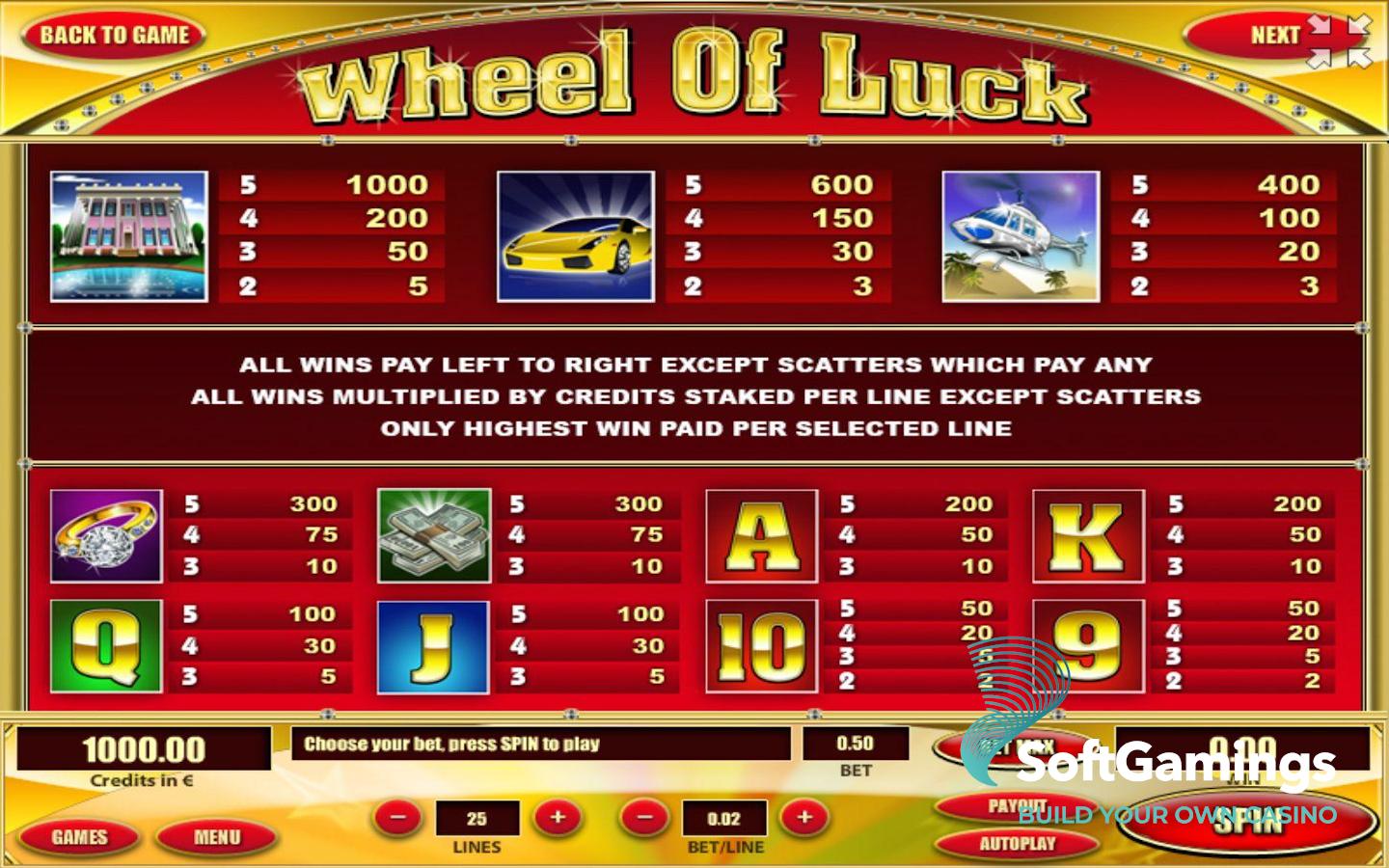Click the yellow sports car symbol
Viewport: 1389px width, 868px height.
coord(577,234)
